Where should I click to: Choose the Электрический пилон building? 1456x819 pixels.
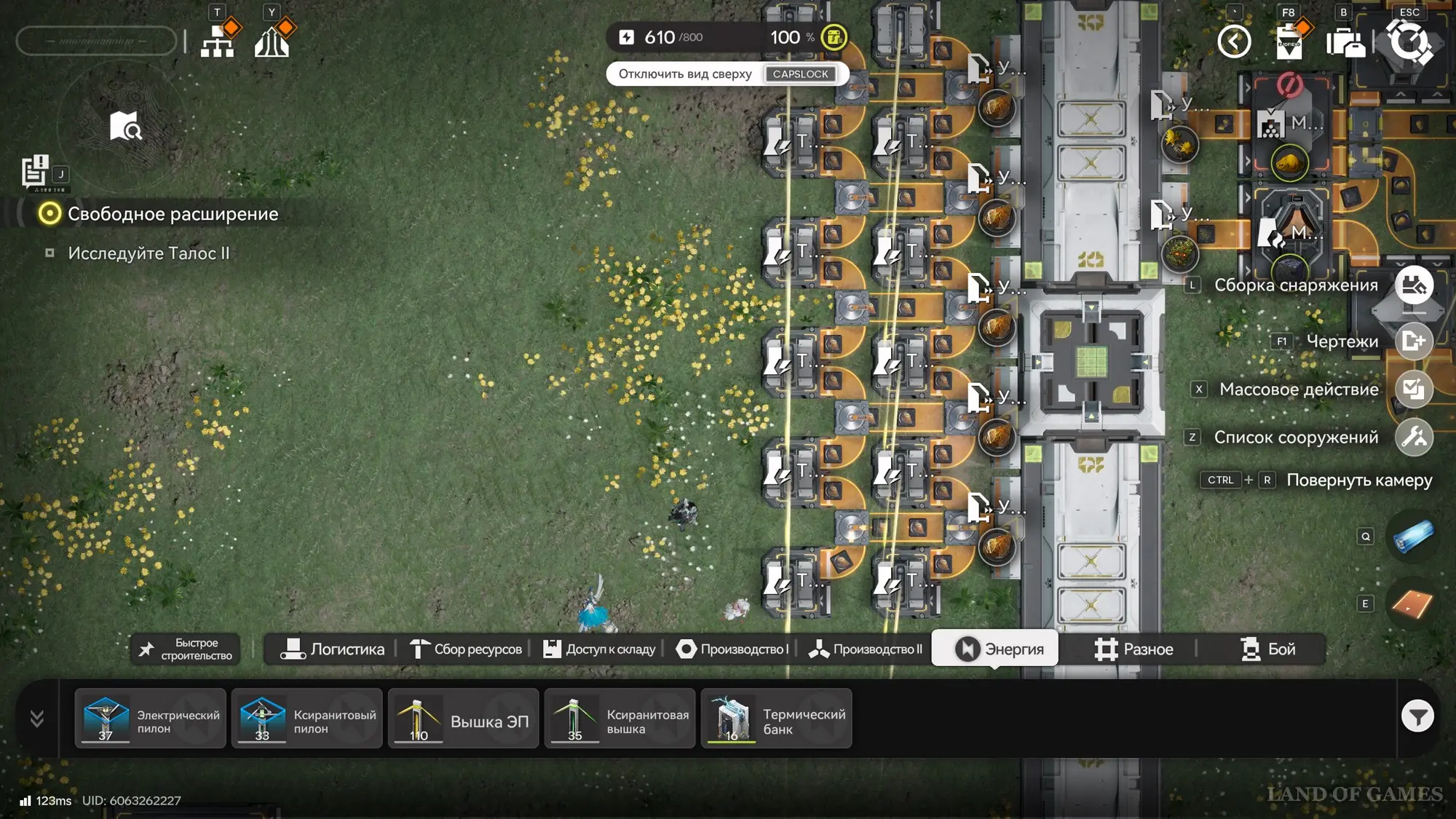[x=151, y=719]
